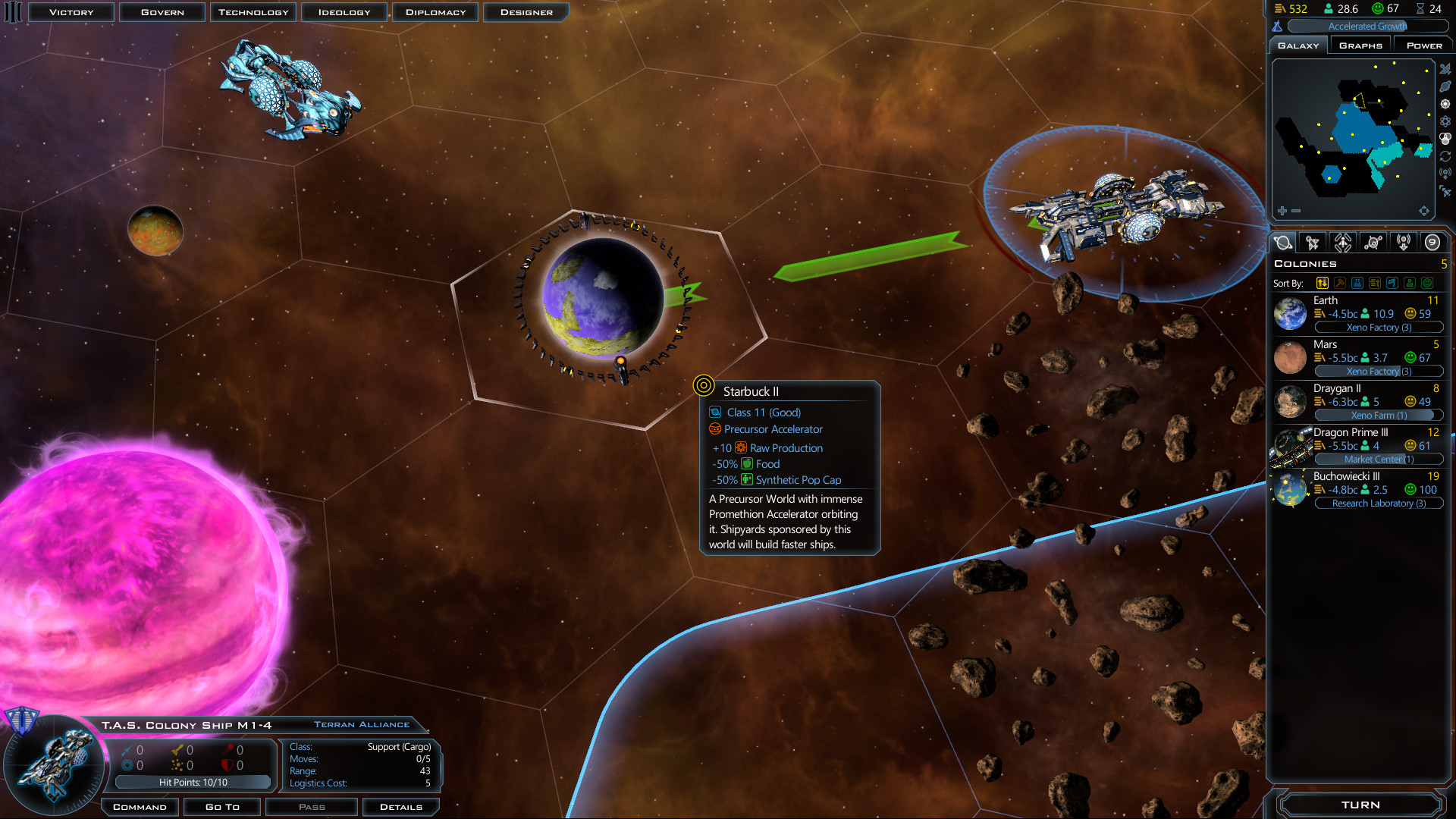Toggle star display on the minimap

[1445, 104]
